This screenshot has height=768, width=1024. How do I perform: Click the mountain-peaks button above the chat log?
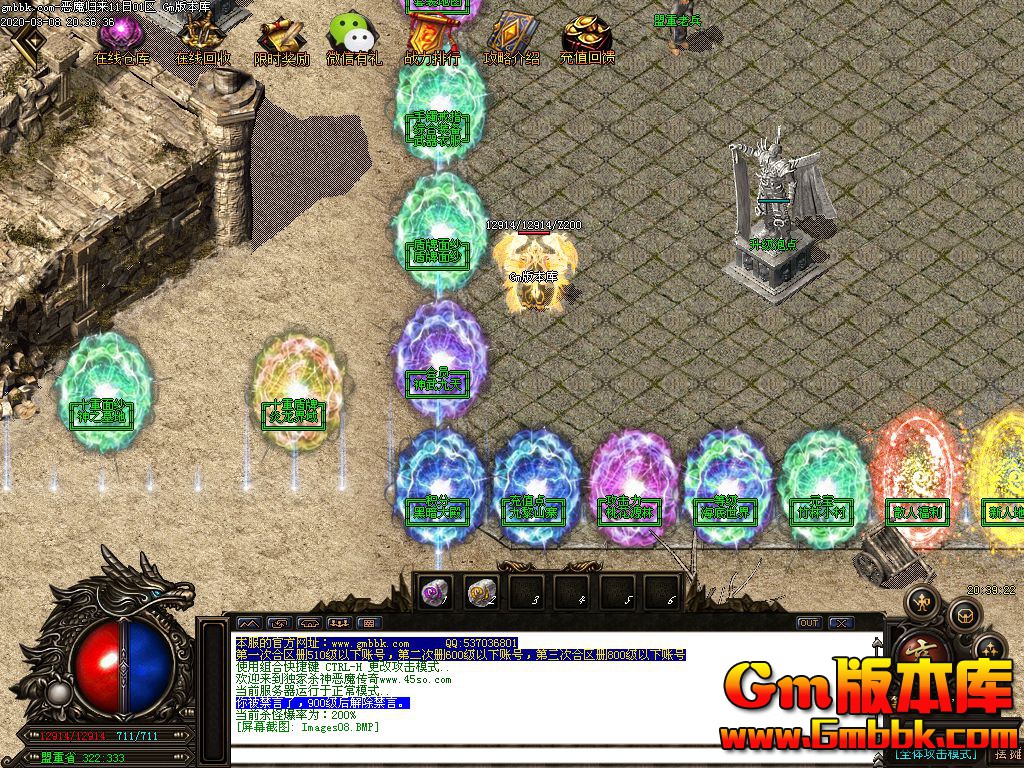click(247, 623)
